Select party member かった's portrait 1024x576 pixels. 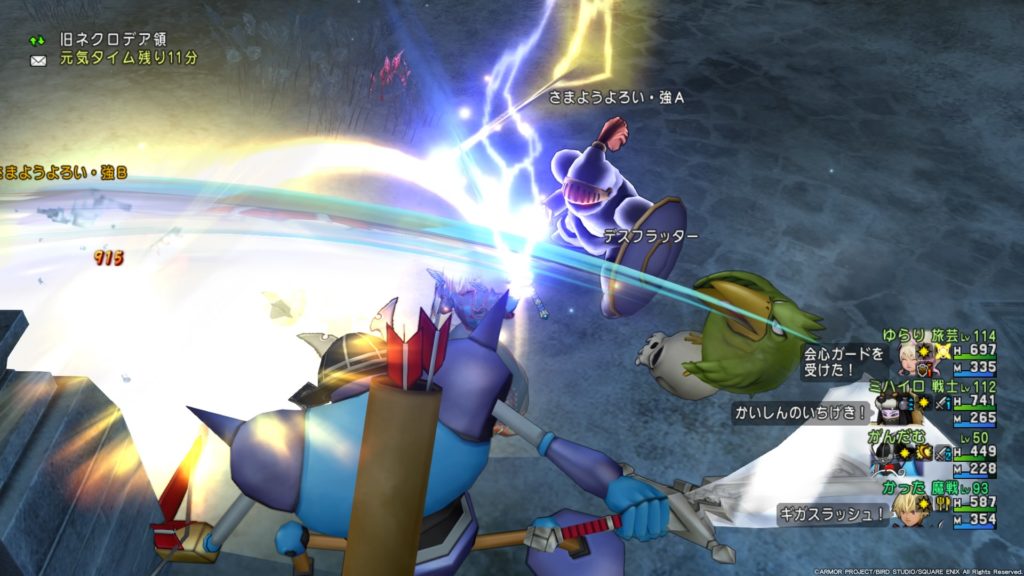(909, 509)
